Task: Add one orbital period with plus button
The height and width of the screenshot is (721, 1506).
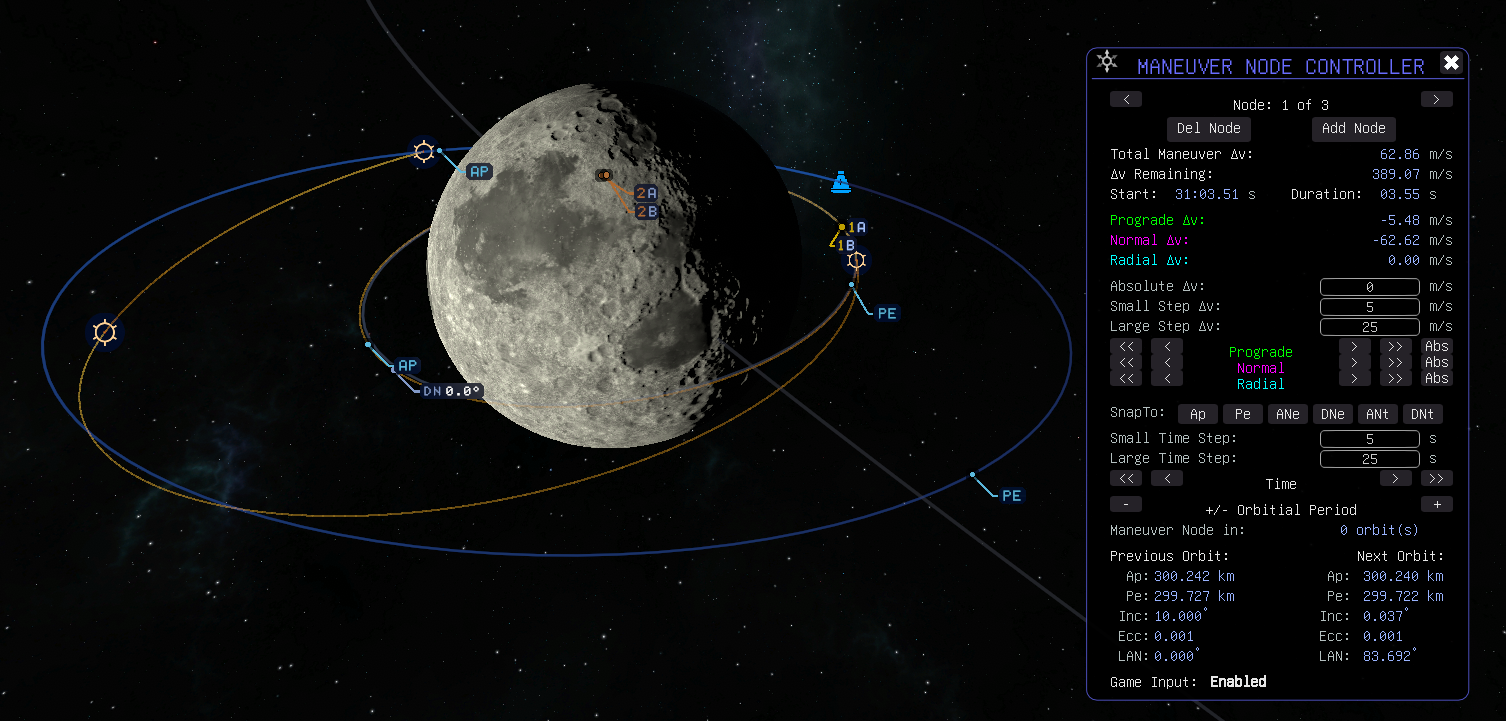Action: tap(1436, 504)
